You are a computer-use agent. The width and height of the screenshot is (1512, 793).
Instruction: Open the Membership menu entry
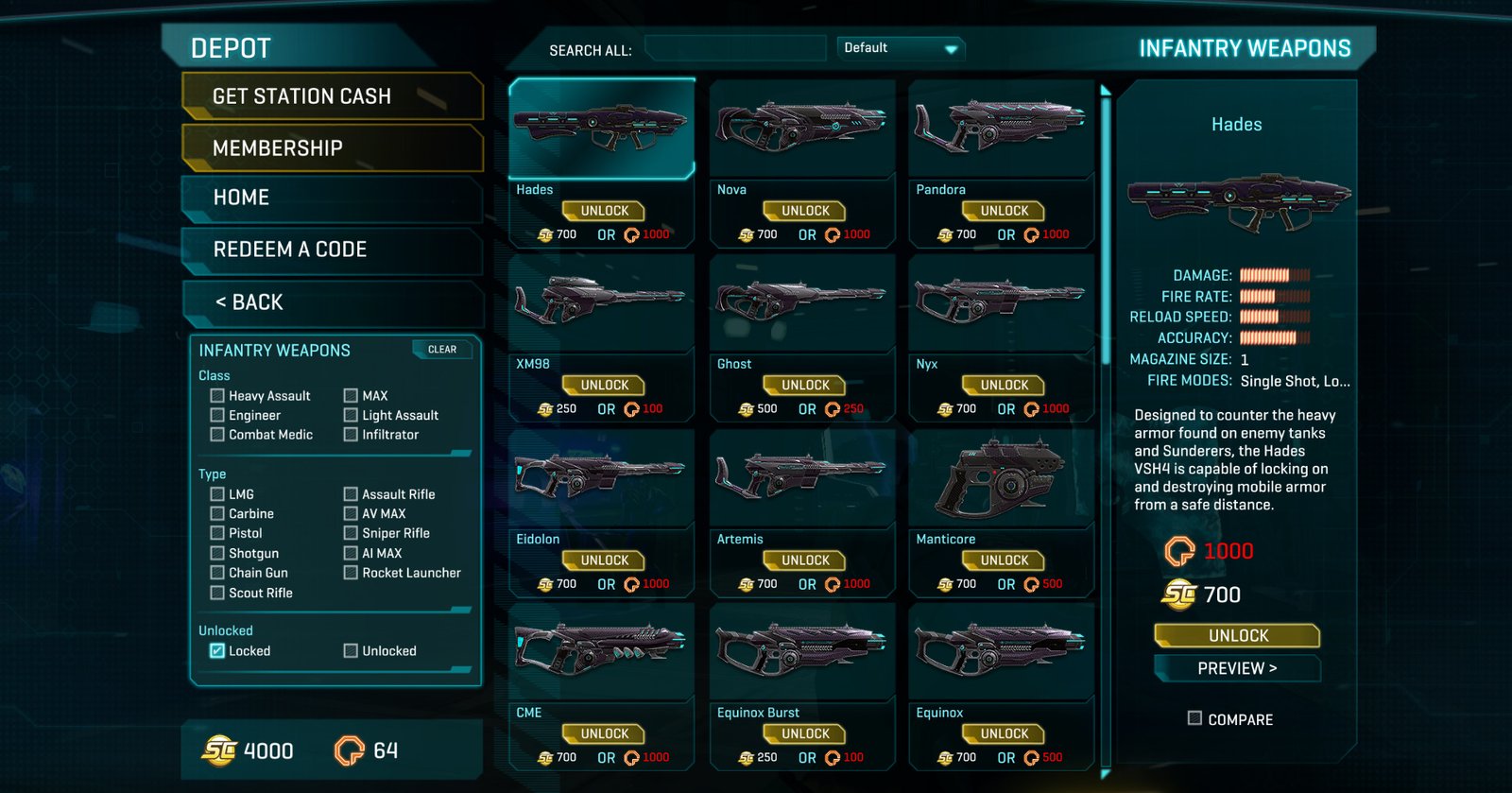click(x=331, y=148)
